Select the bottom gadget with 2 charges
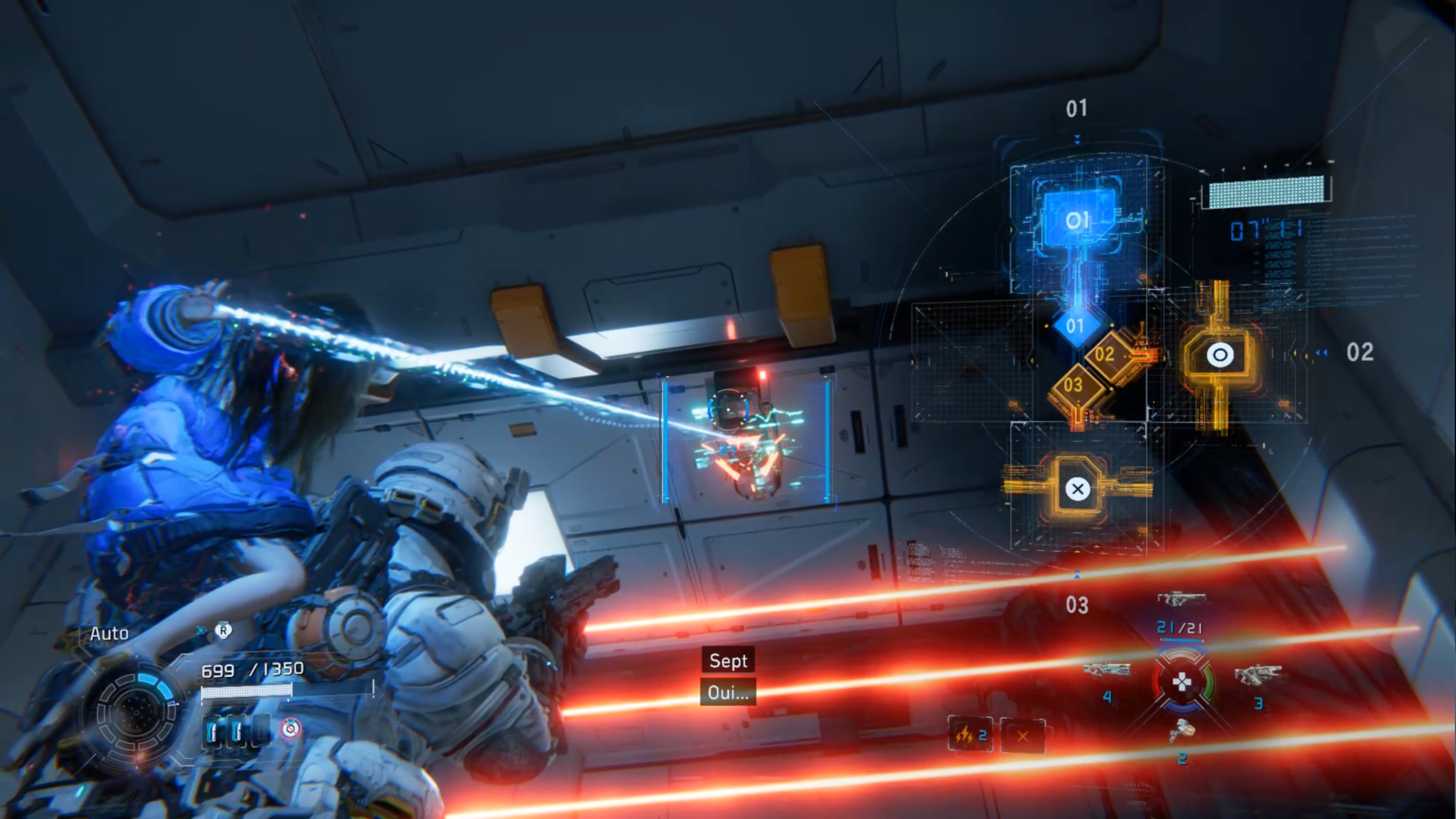 coord(1181,732)
